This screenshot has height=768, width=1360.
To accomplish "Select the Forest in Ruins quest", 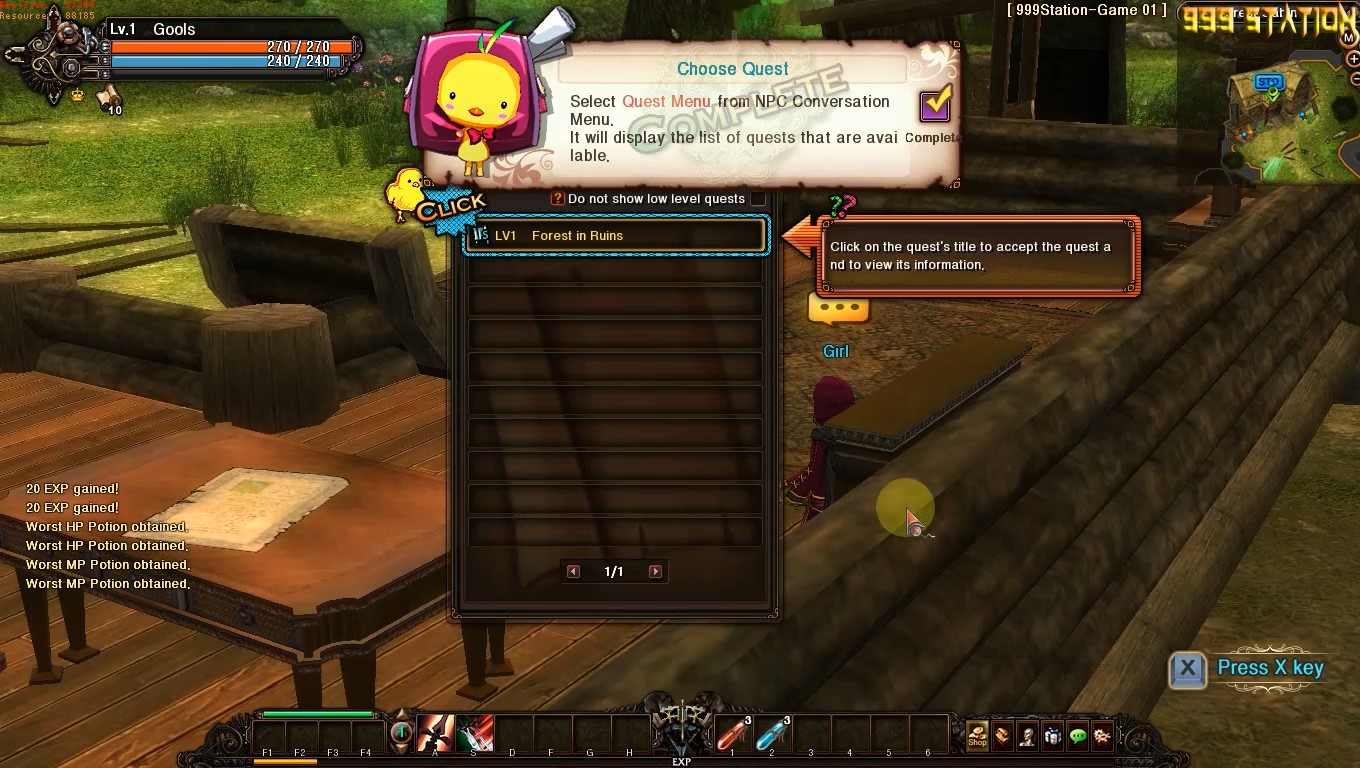I will [x=614, y=236].
